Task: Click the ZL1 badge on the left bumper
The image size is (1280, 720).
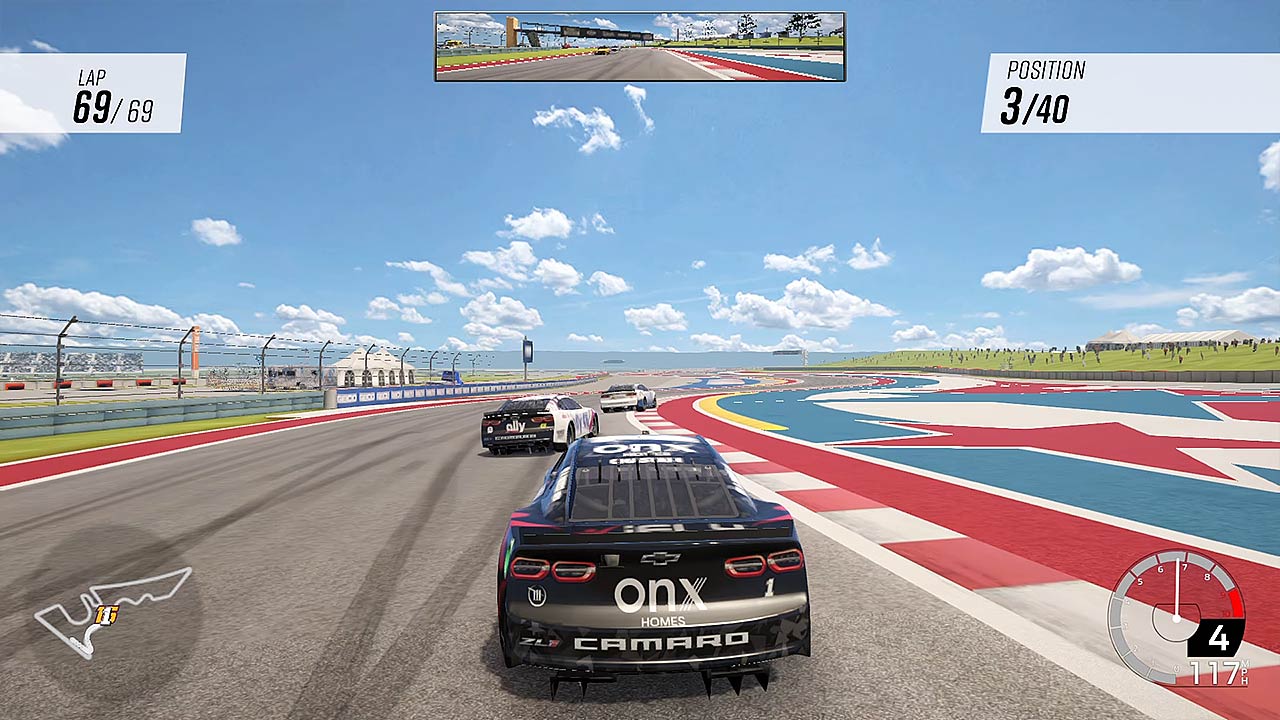Action: pyautogui.click(x=539, y=640)
